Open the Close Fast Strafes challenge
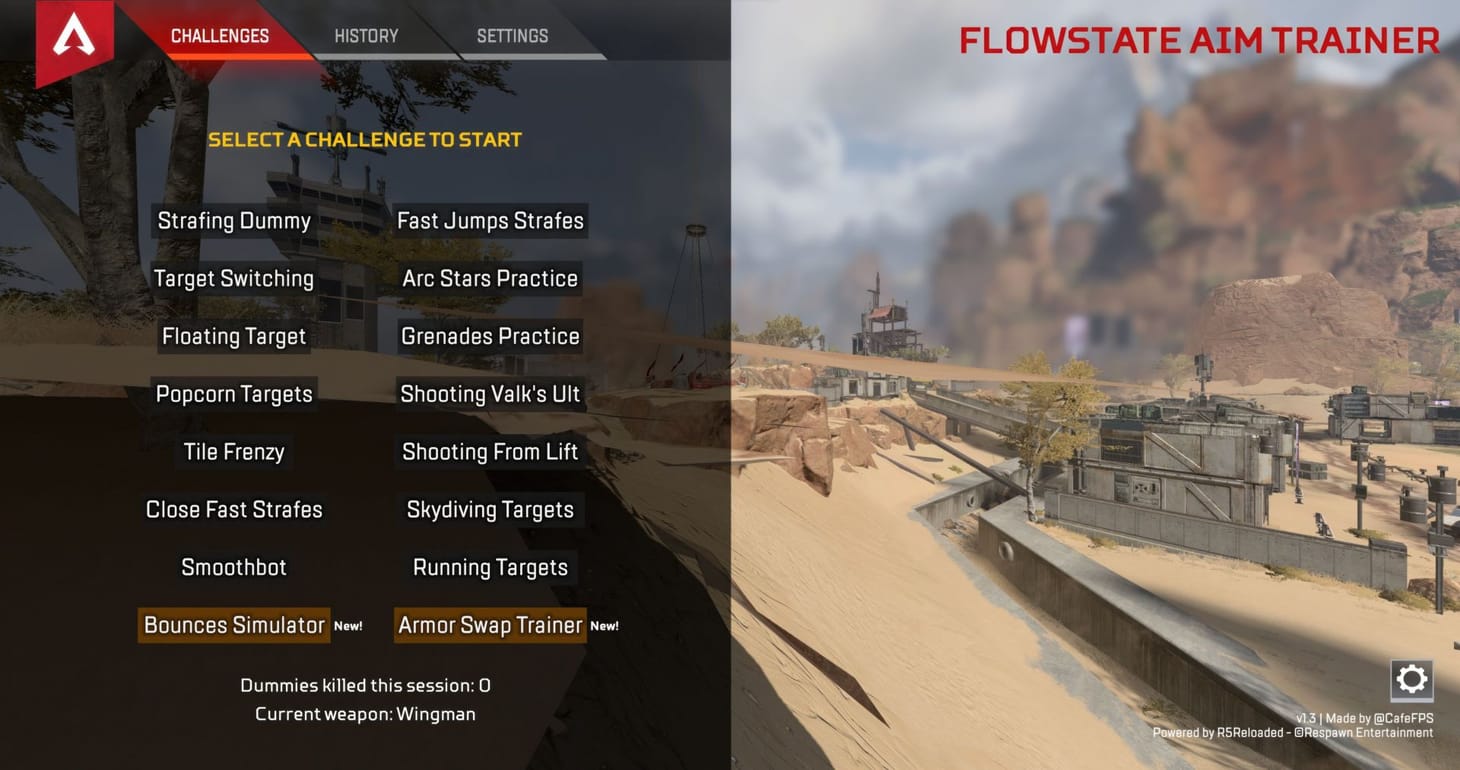Screen dimensions: 1460x770 click(233, 509)
